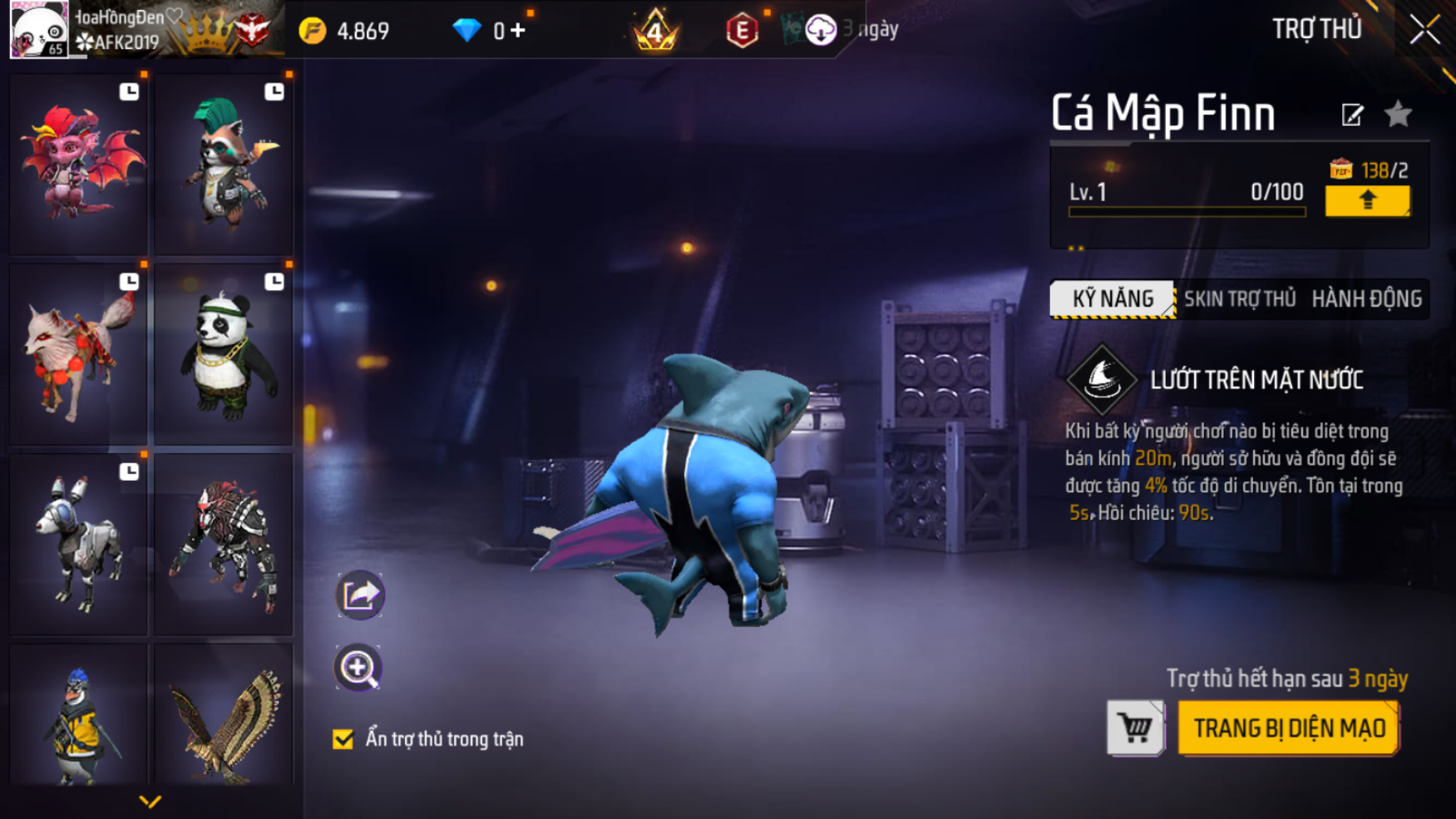1456x819 pixels.
Task: Click the yellow level-up arrow button
Action: tap(1367, 200)
